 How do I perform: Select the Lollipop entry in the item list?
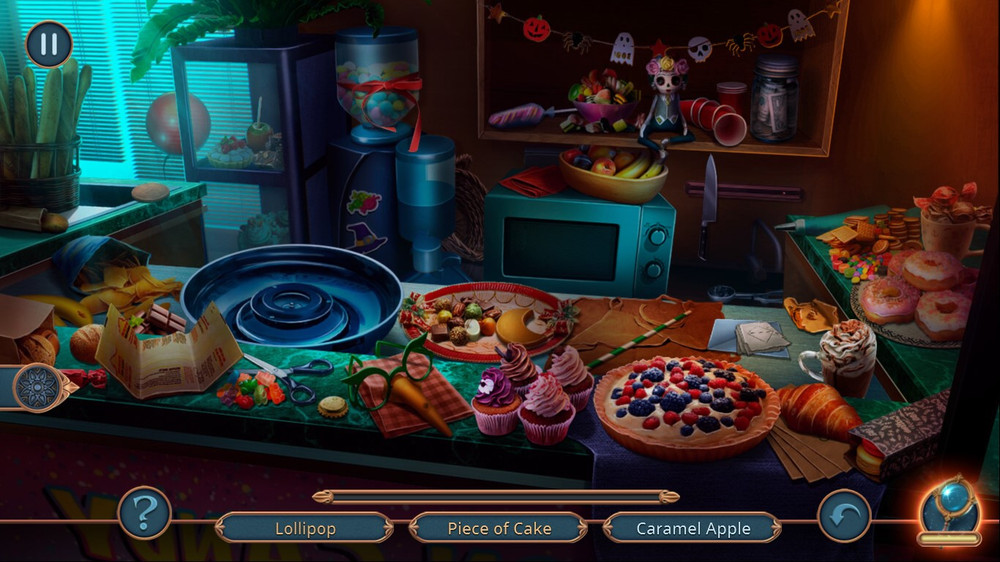pos(305,528)
